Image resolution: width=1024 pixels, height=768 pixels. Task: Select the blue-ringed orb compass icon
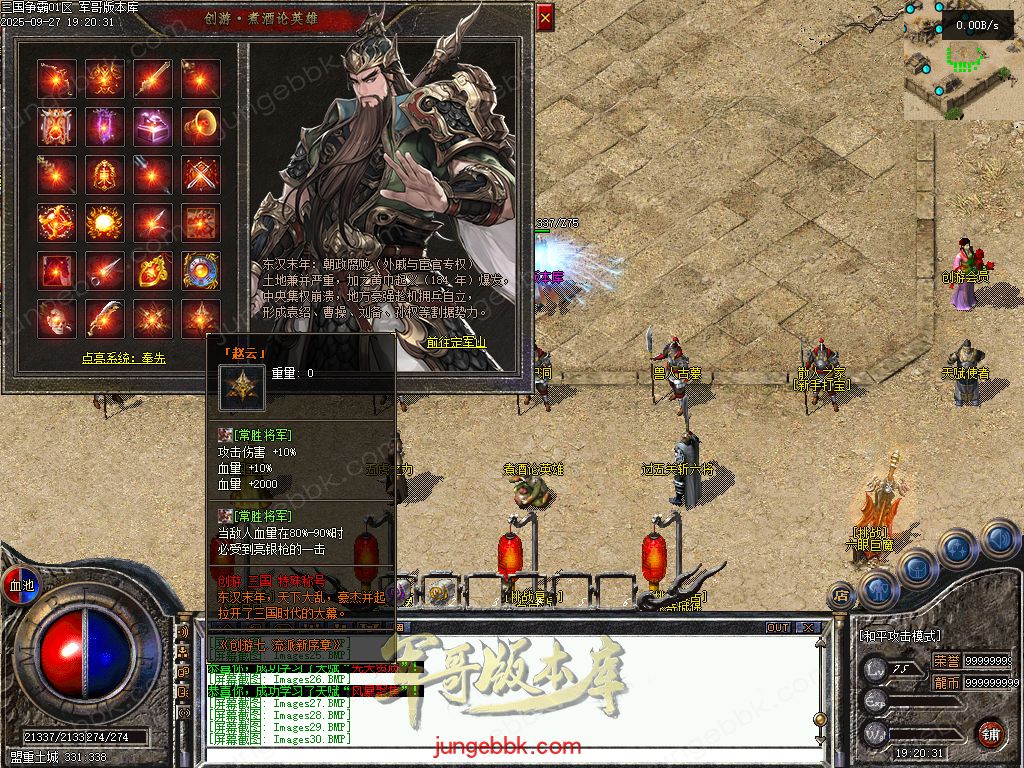(201, 270)
